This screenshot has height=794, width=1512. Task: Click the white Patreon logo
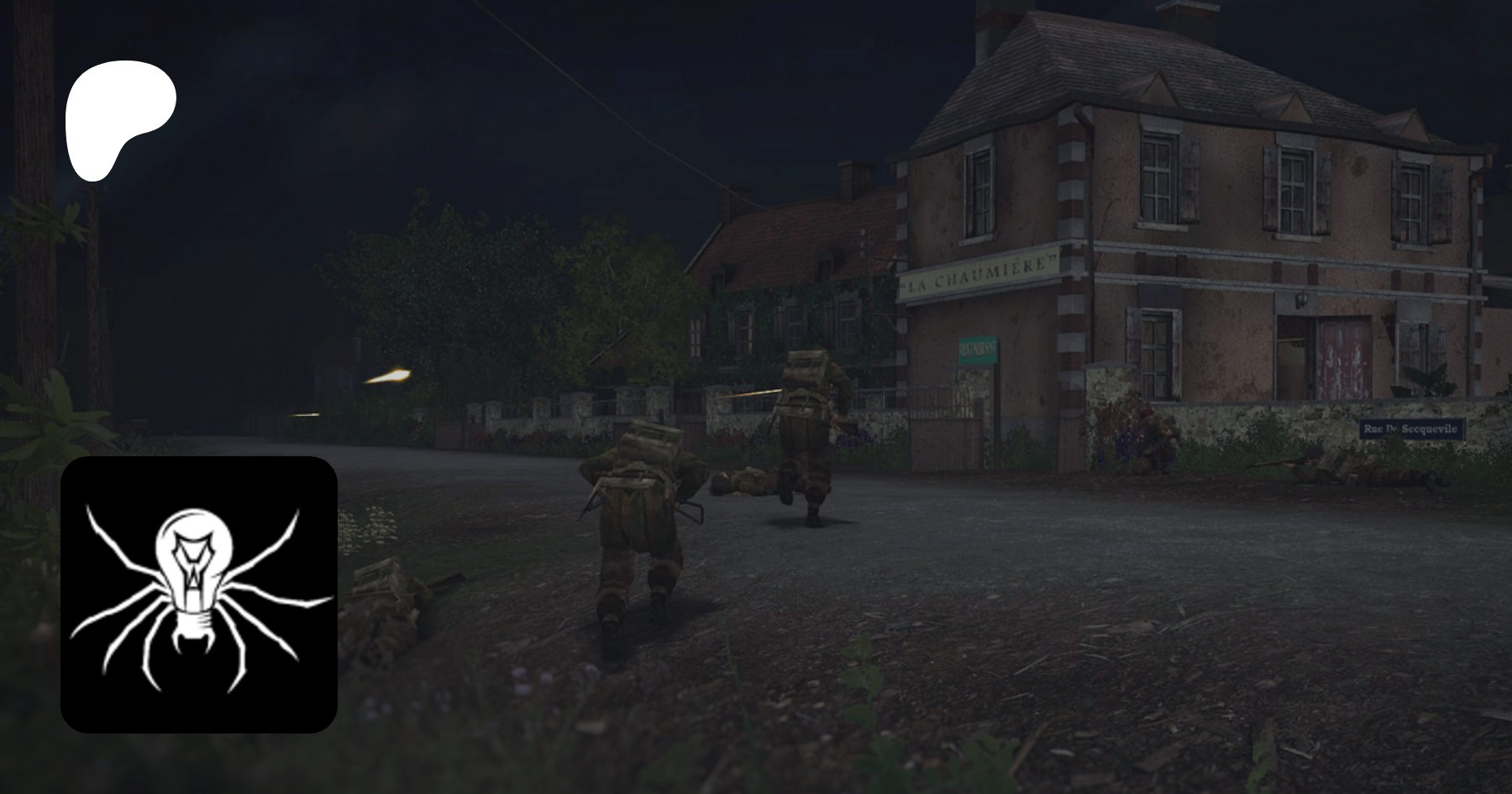point(119,118)
